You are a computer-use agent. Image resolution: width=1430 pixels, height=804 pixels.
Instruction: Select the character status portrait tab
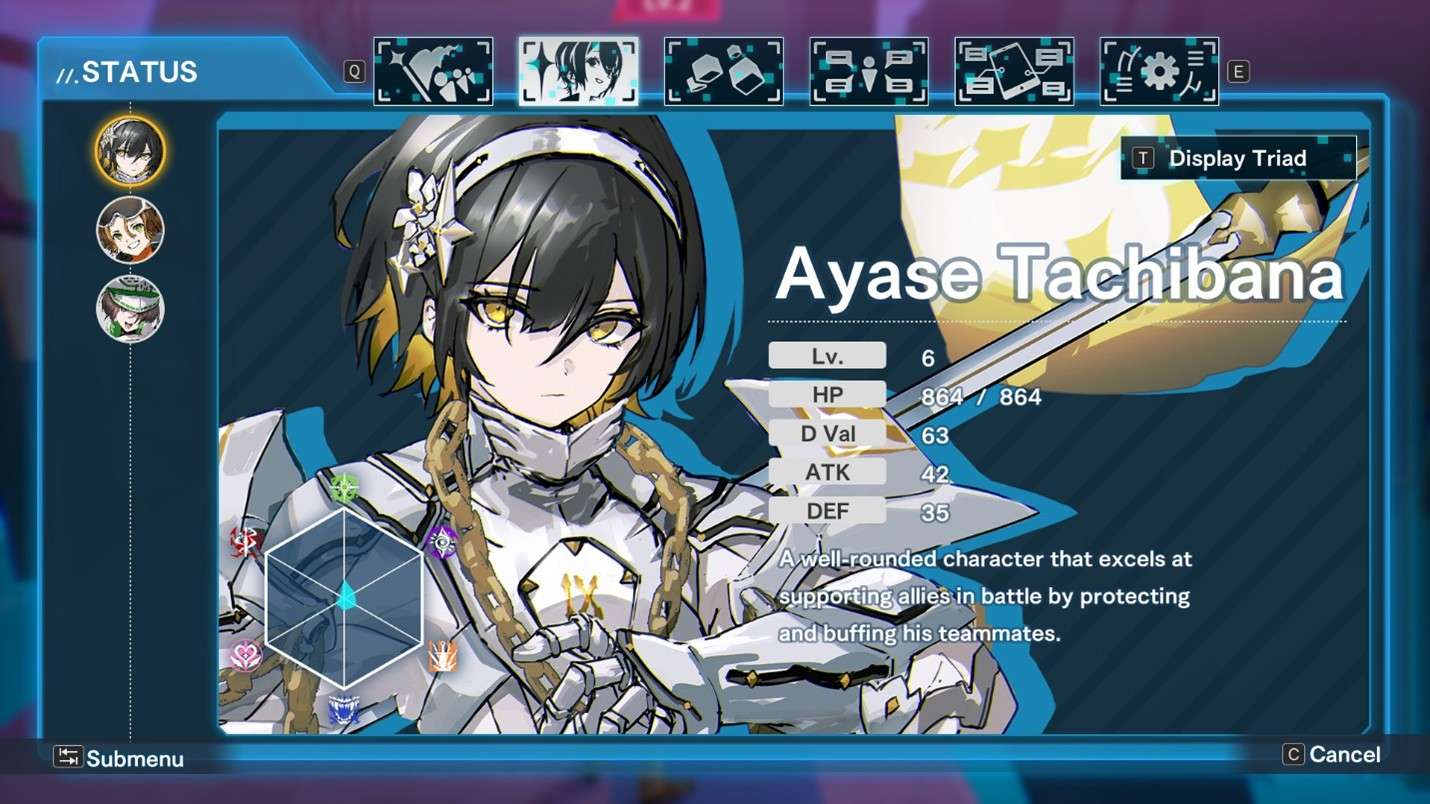tap(578, 71)
